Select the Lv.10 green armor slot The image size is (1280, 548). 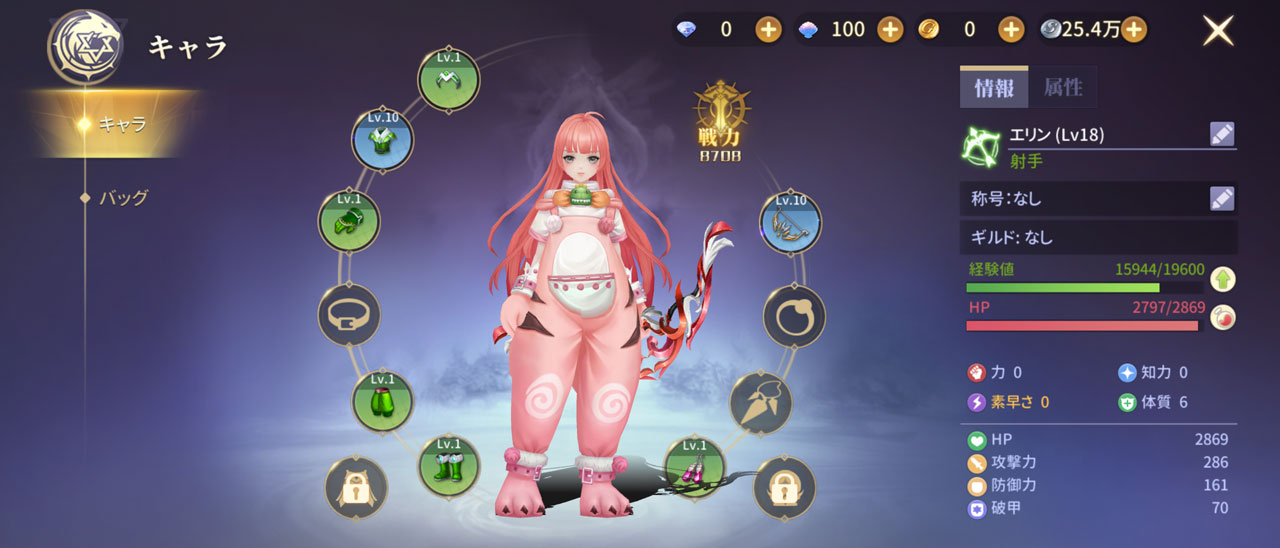[x=382, y=140]
